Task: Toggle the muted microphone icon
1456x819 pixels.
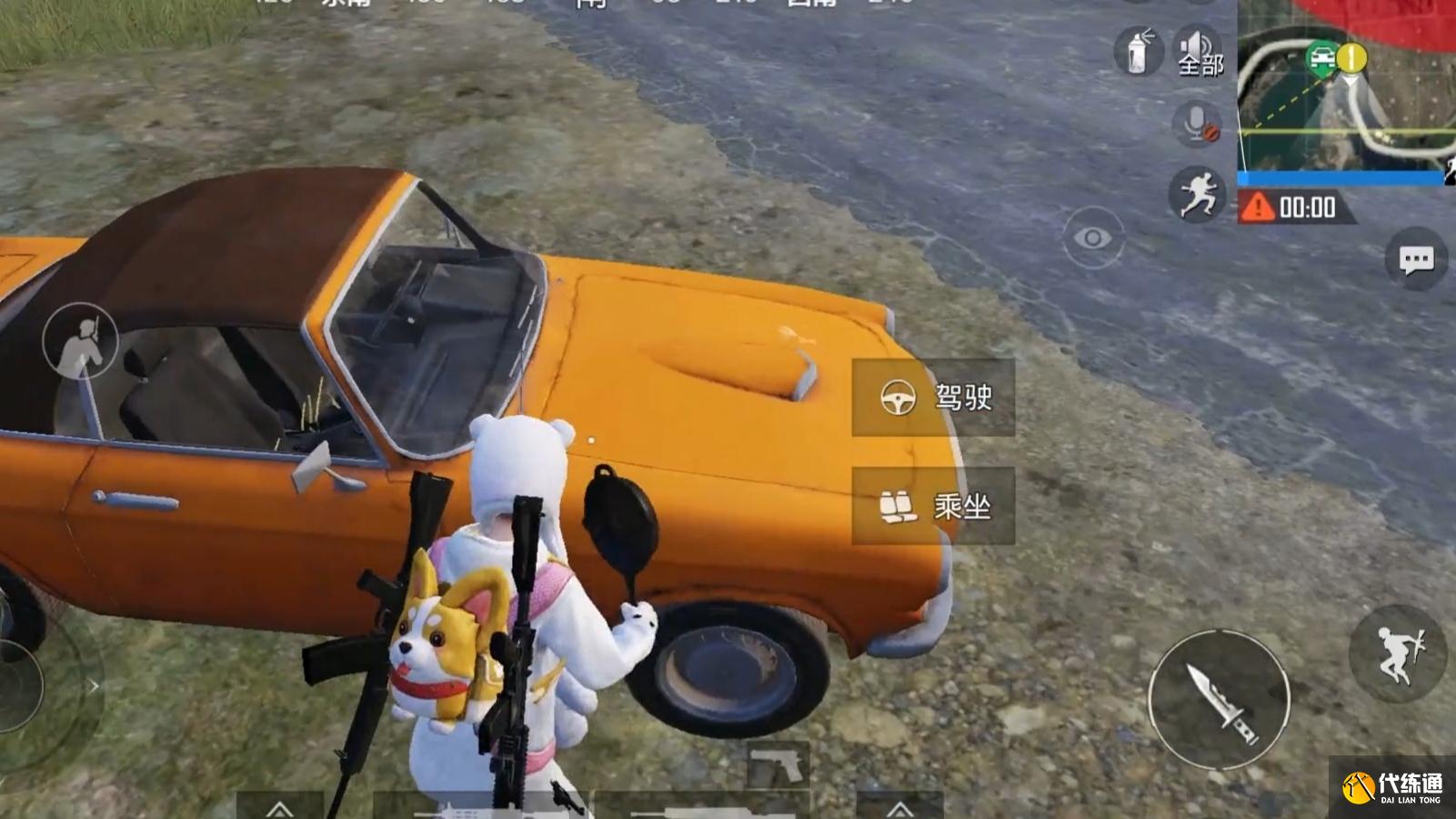Action: (1197, 124)
